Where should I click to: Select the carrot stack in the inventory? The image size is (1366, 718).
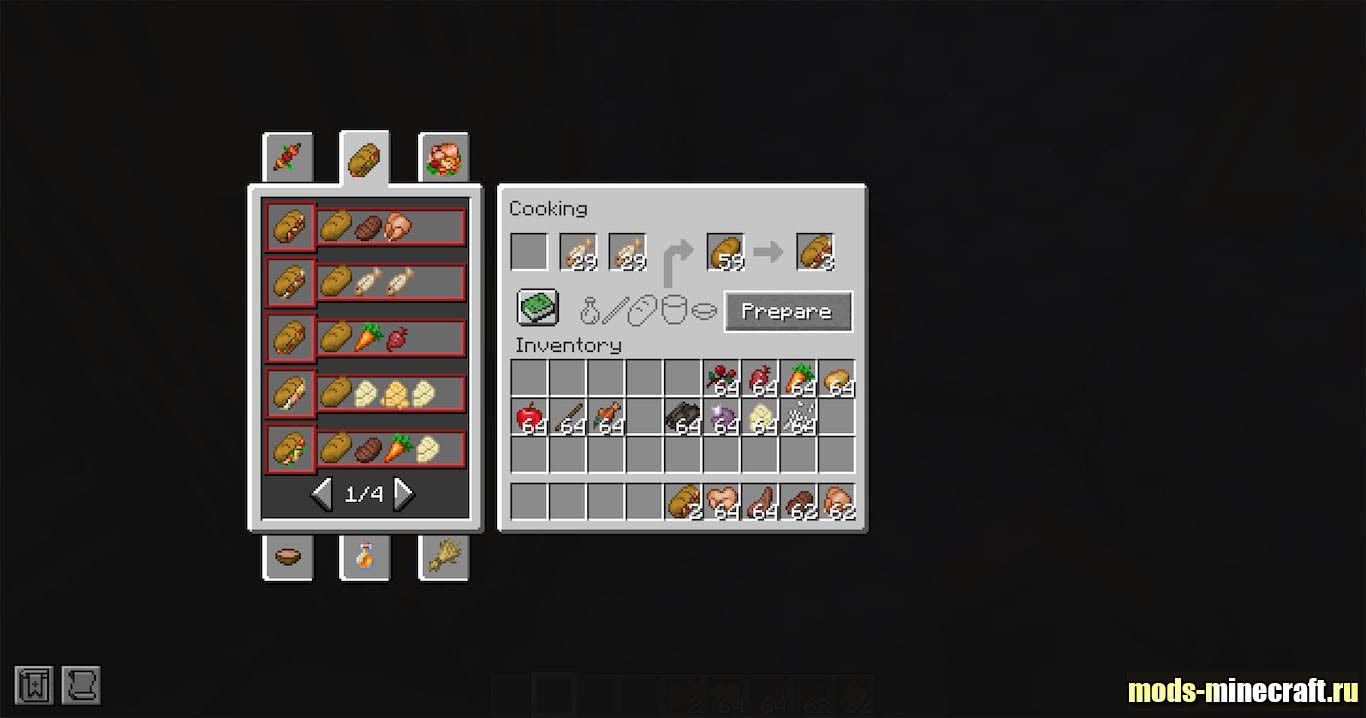click(x=798, y=379)
